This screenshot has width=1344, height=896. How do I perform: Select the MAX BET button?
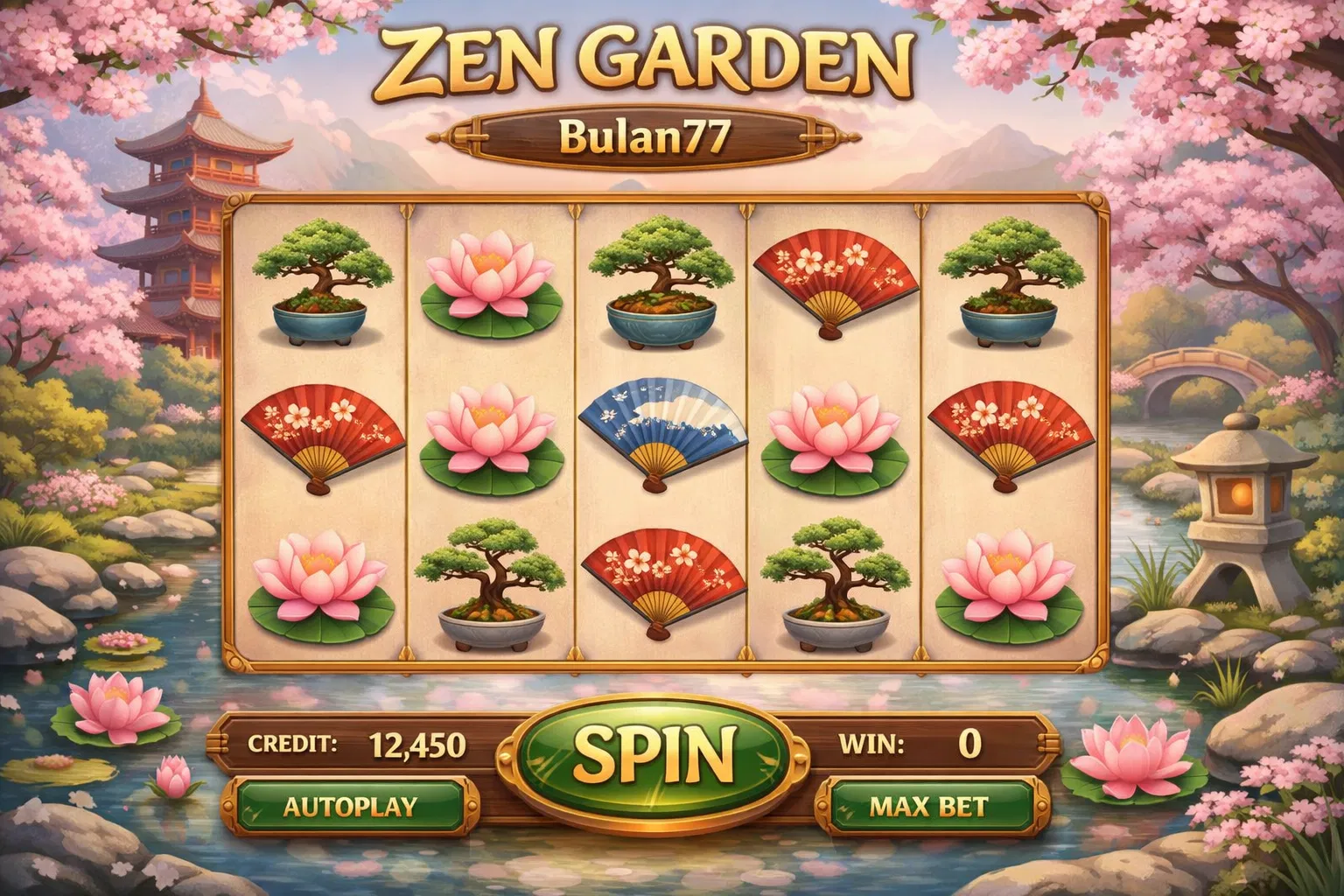(928, 806)
